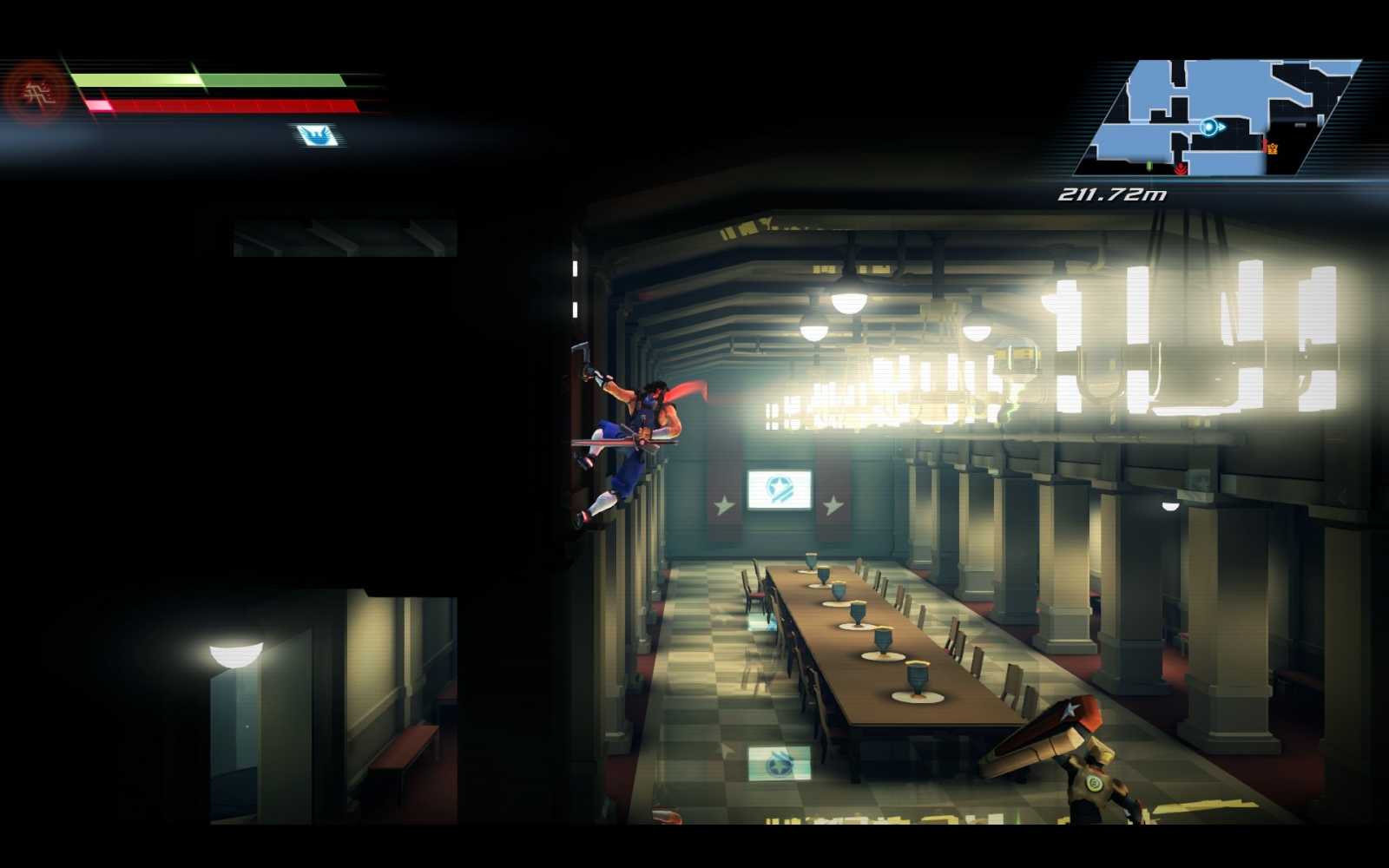Click the green health bar
Viewport: 1389px width, 868px height.
(x=208, y=81)
